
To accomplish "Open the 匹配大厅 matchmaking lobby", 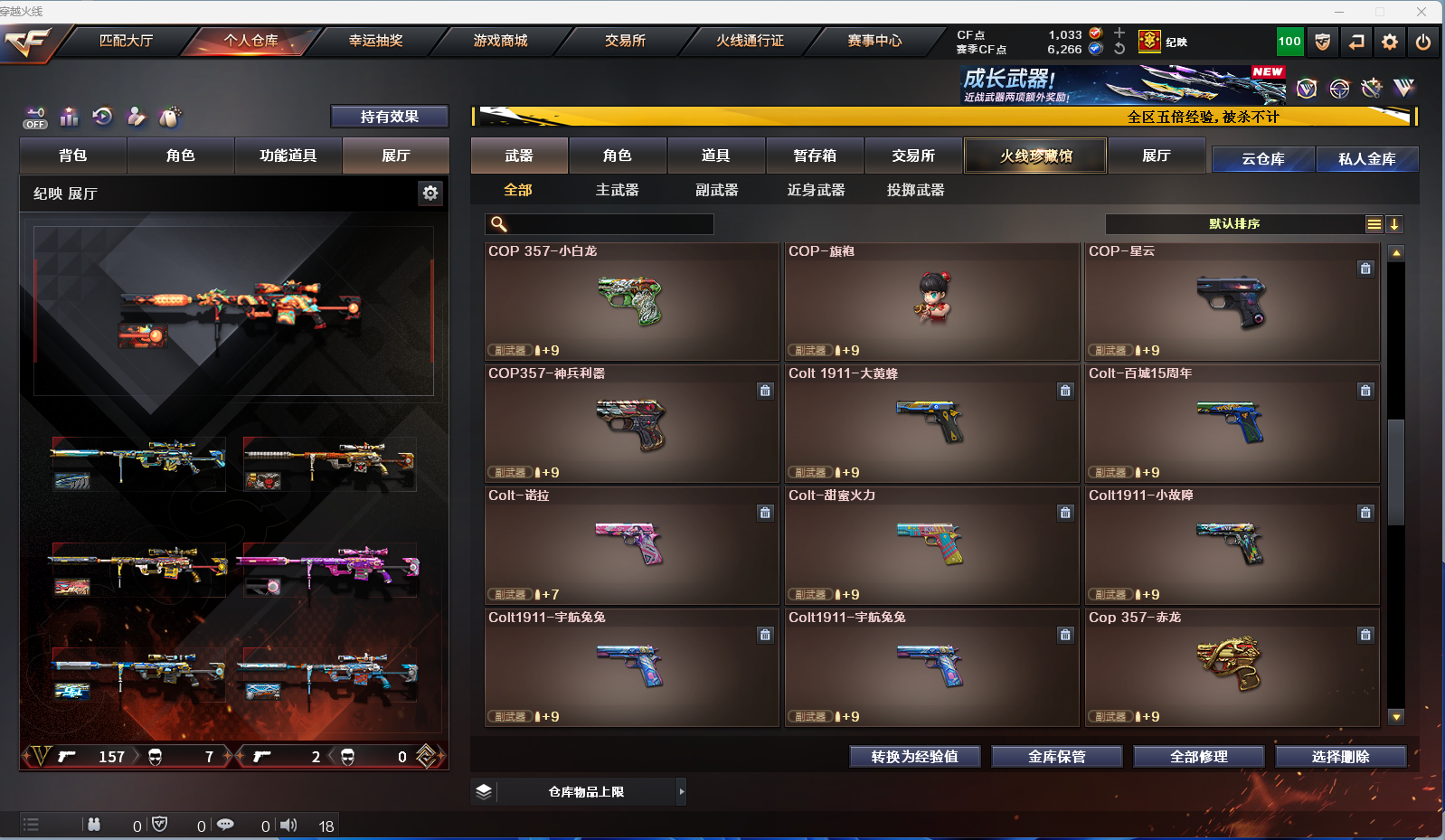I will point(126,41).
